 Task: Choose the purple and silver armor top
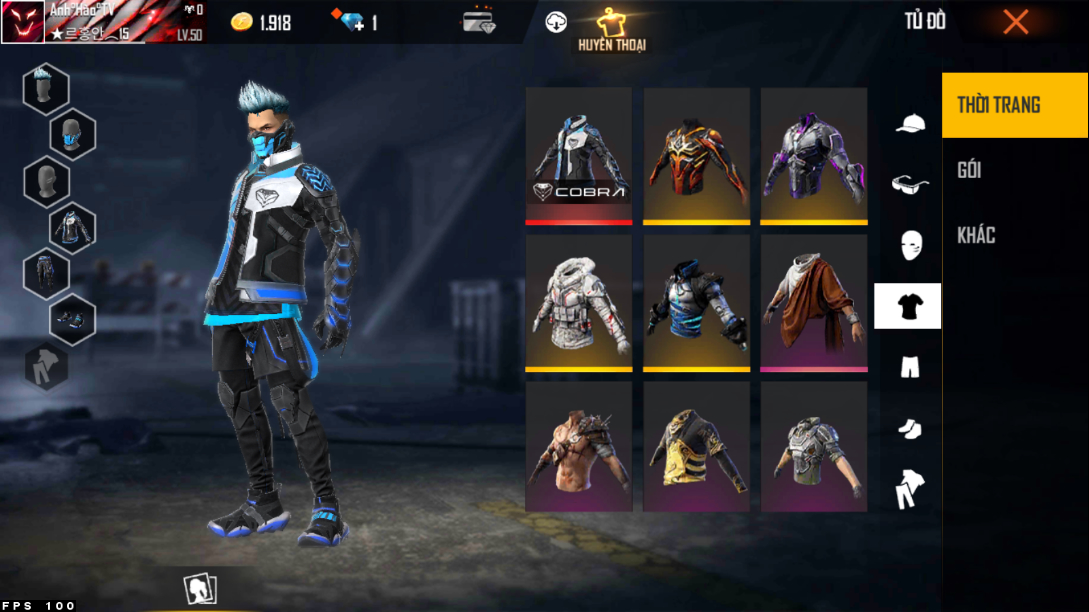pyautogui.click(x=813, y=153)
